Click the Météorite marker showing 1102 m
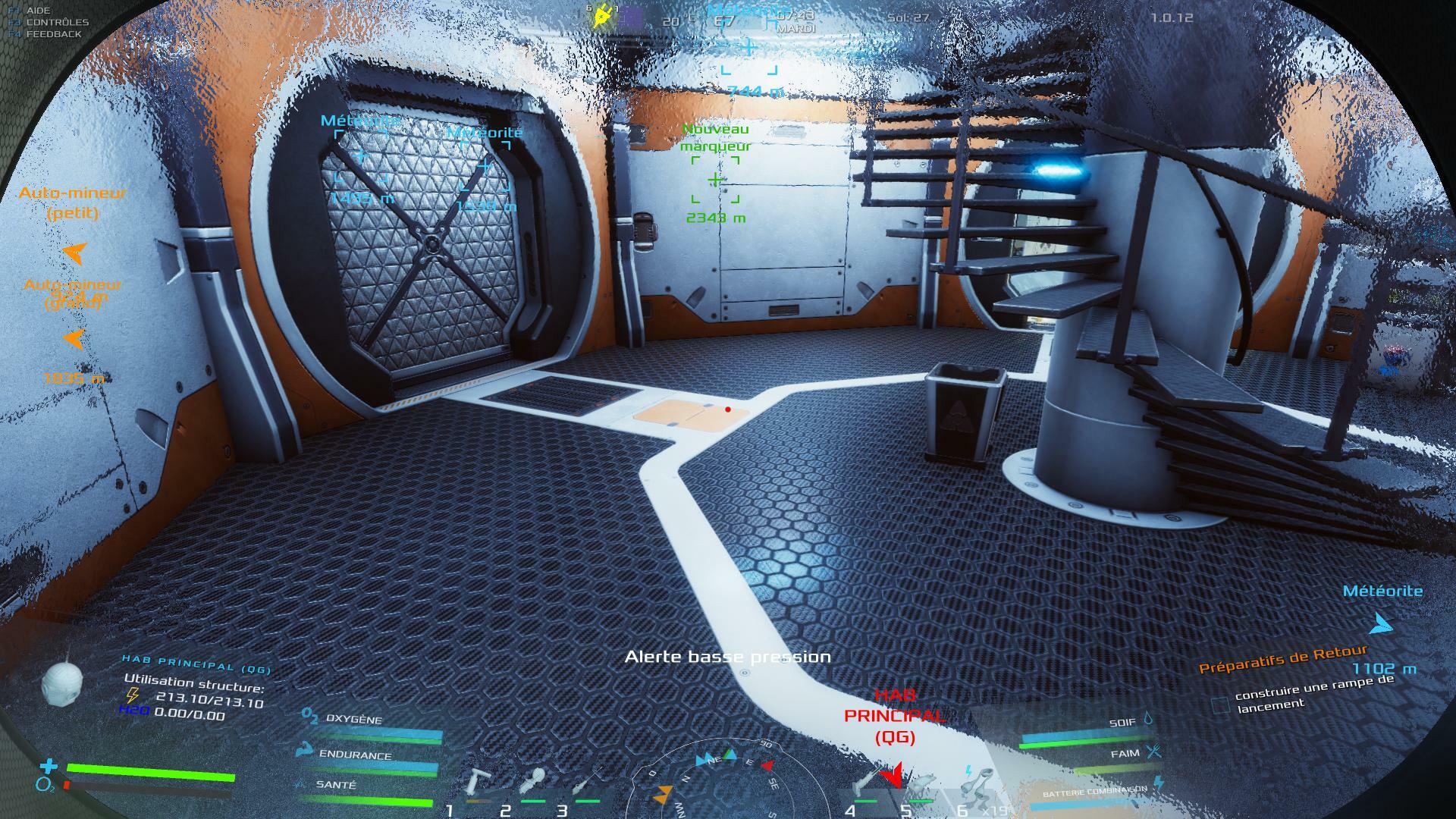1456x819 pixels. (x=1382, y=624)
